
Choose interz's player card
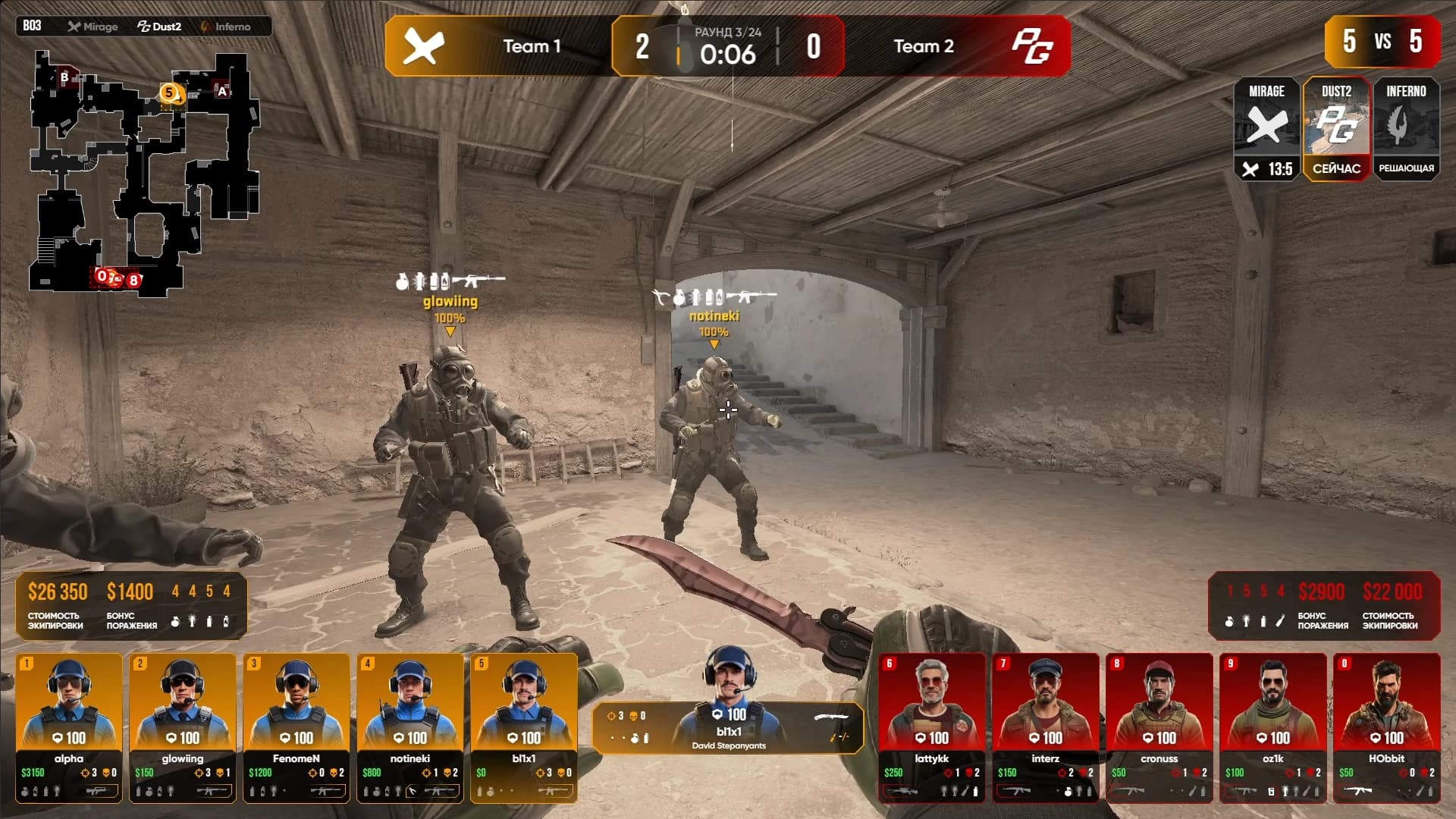coord(1046,726)
